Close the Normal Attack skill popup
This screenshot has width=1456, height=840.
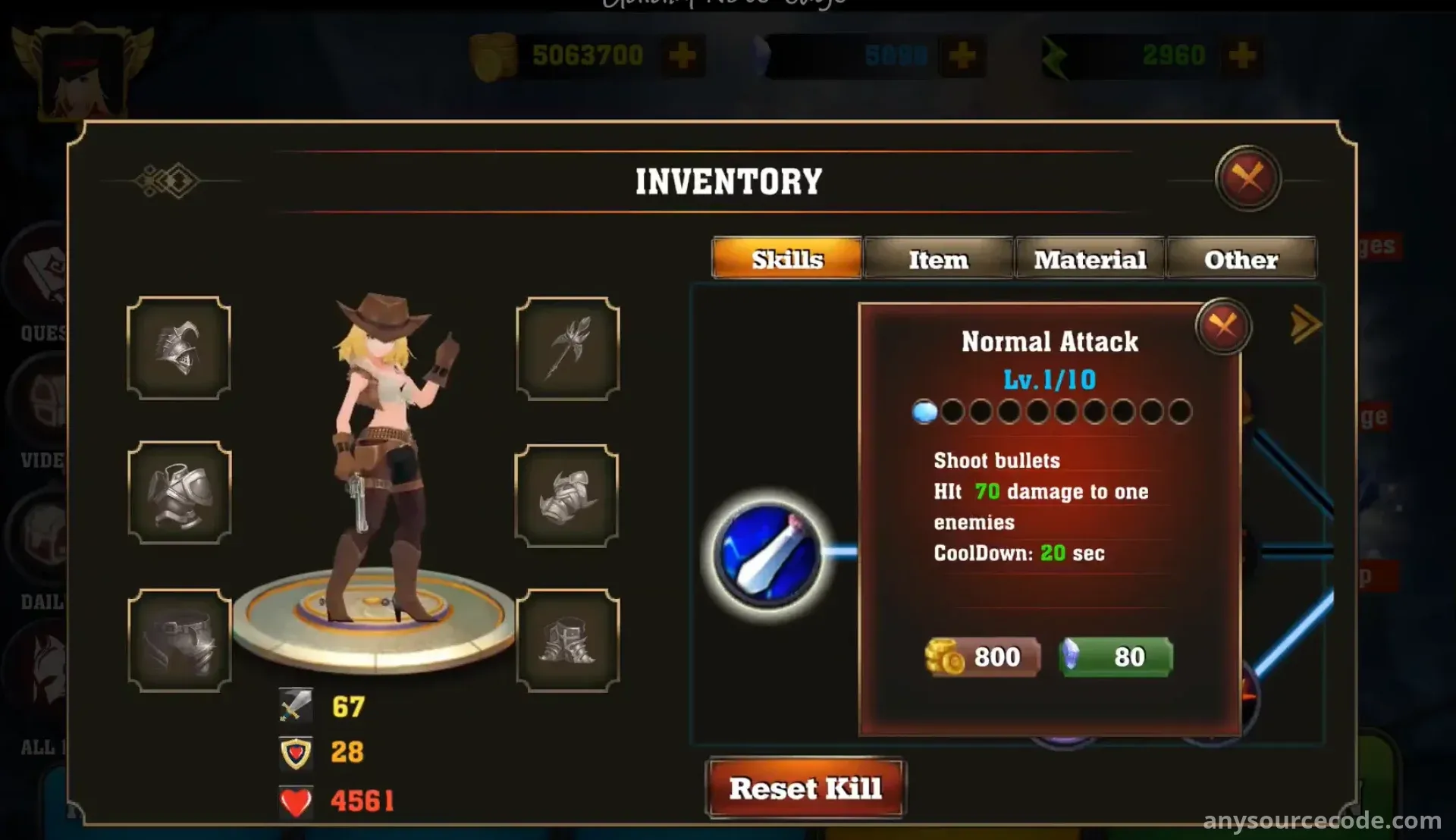coord(1222,328)
